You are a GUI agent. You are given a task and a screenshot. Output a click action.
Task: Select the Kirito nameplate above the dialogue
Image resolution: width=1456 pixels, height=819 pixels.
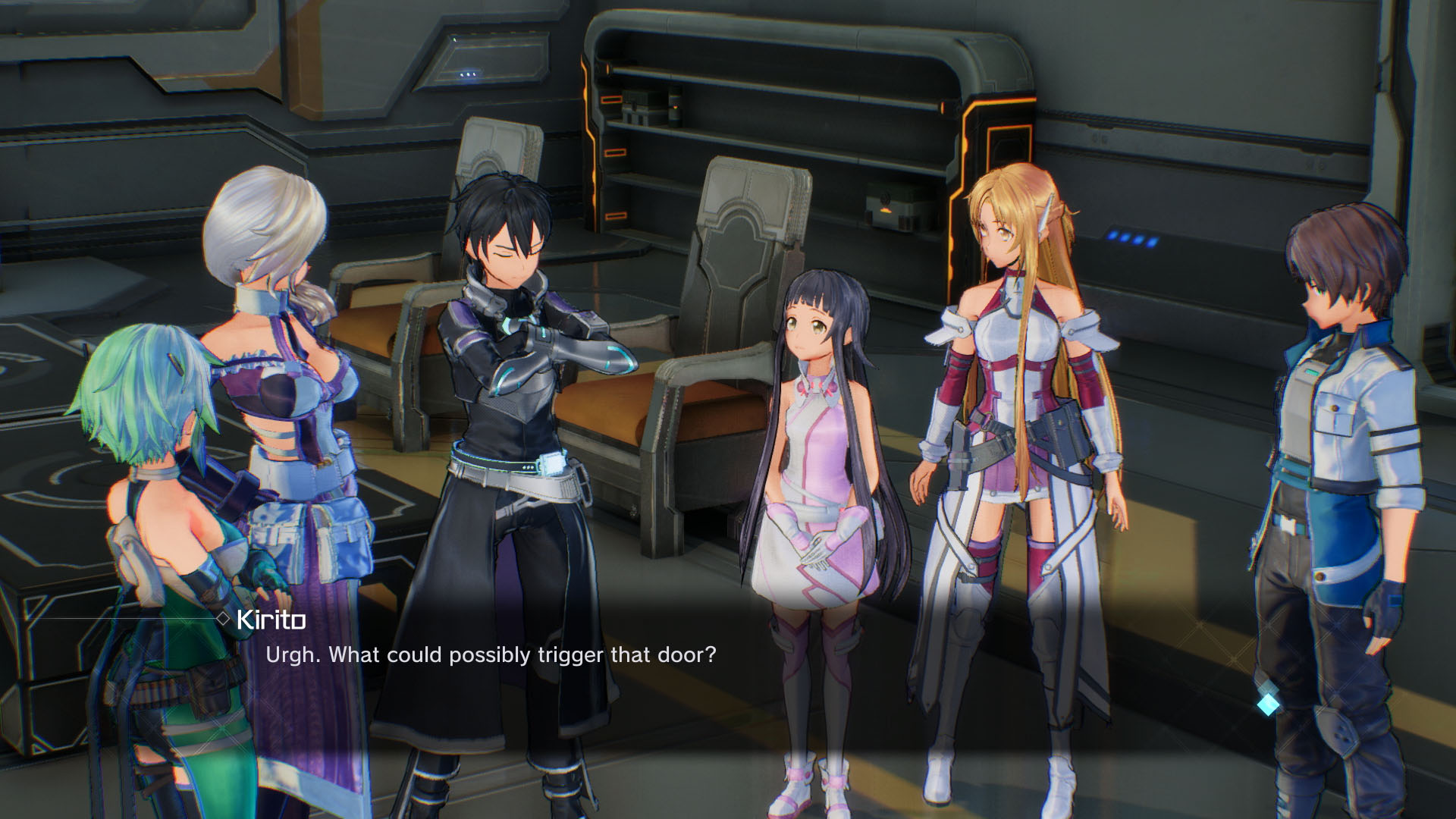coord(269,621)
